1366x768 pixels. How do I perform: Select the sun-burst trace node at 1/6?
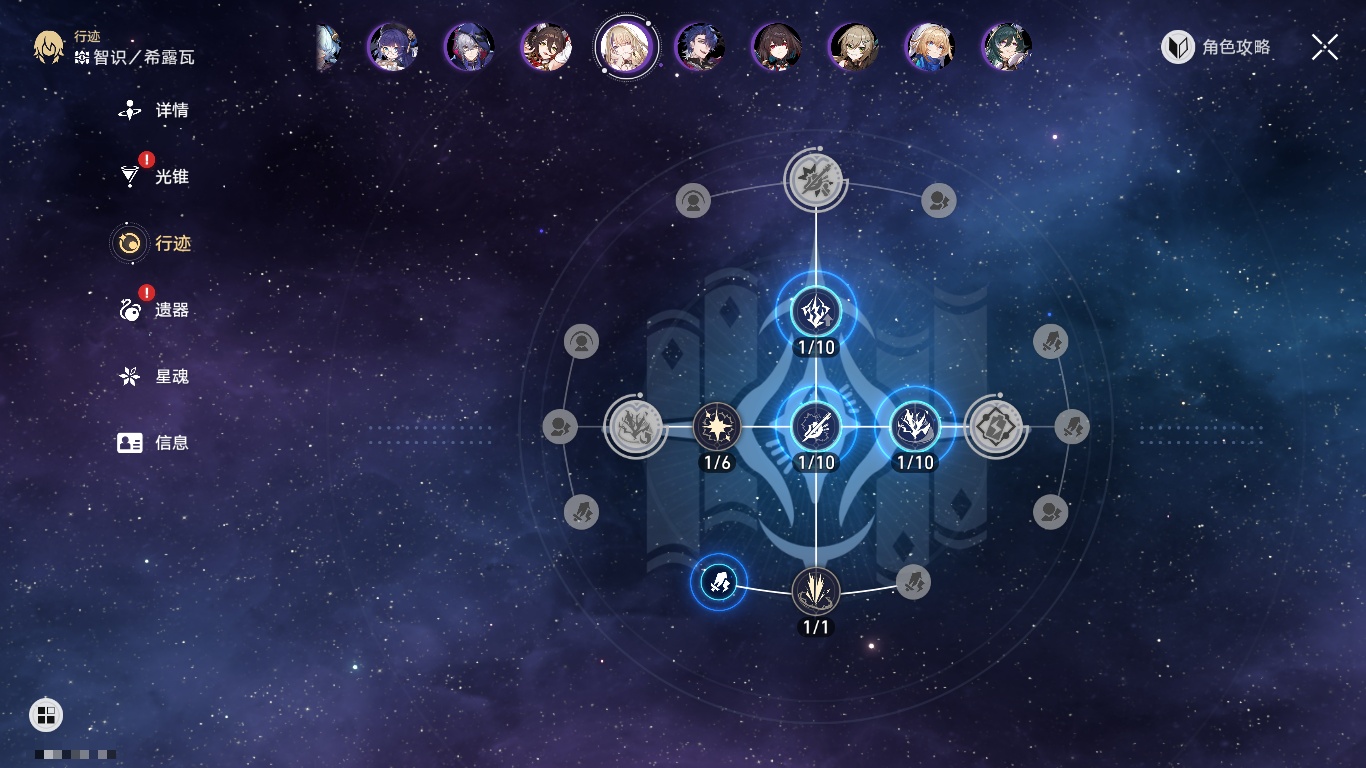pos(717,428)
